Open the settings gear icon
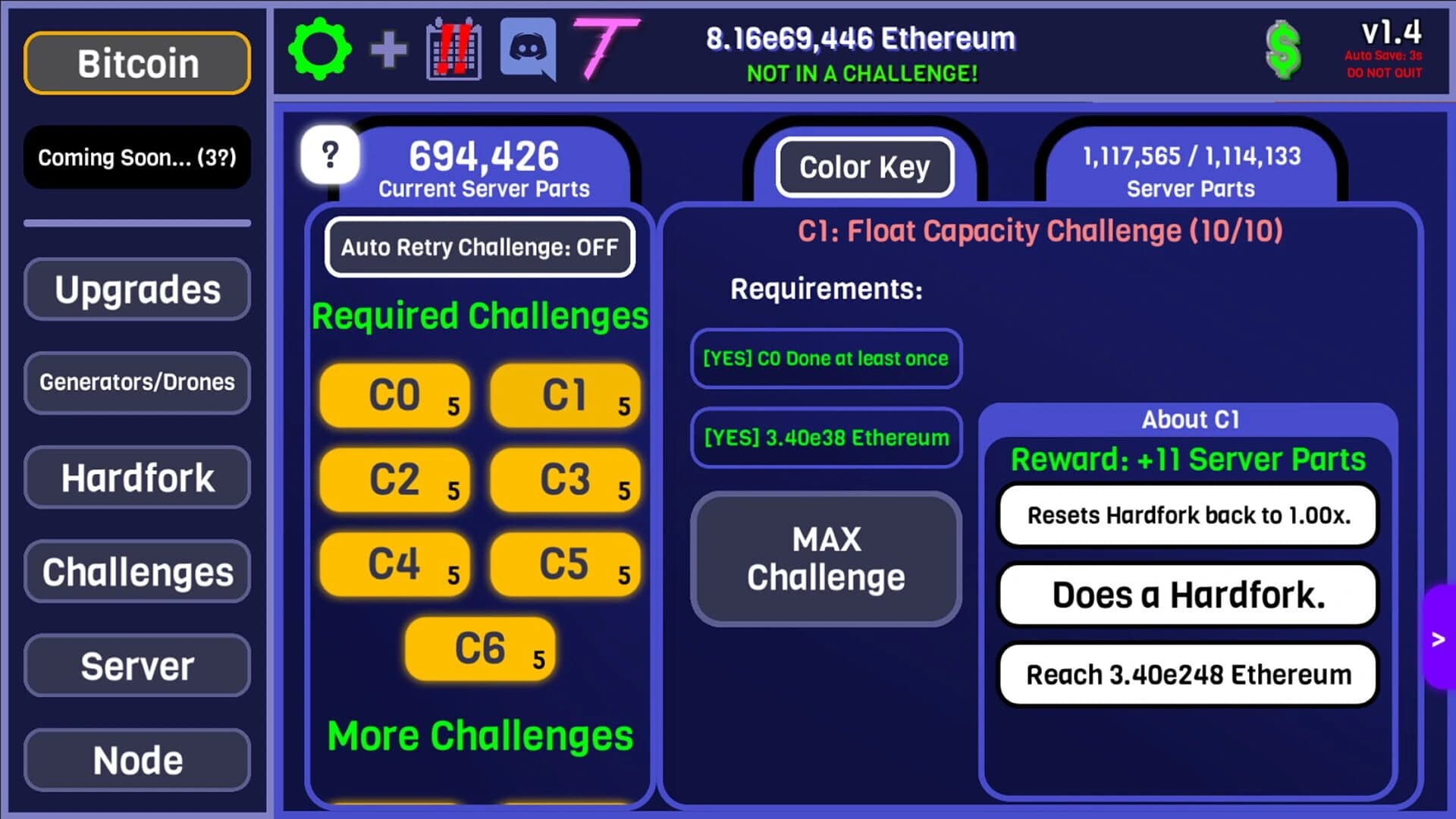1456x819 pixels. point(319,48)
